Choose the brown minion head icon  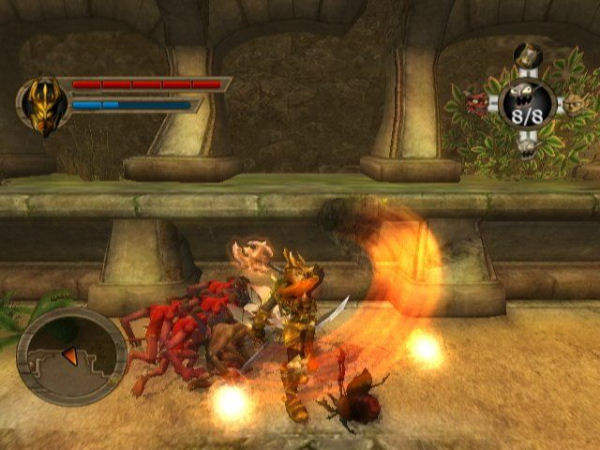tap(575, 104)
